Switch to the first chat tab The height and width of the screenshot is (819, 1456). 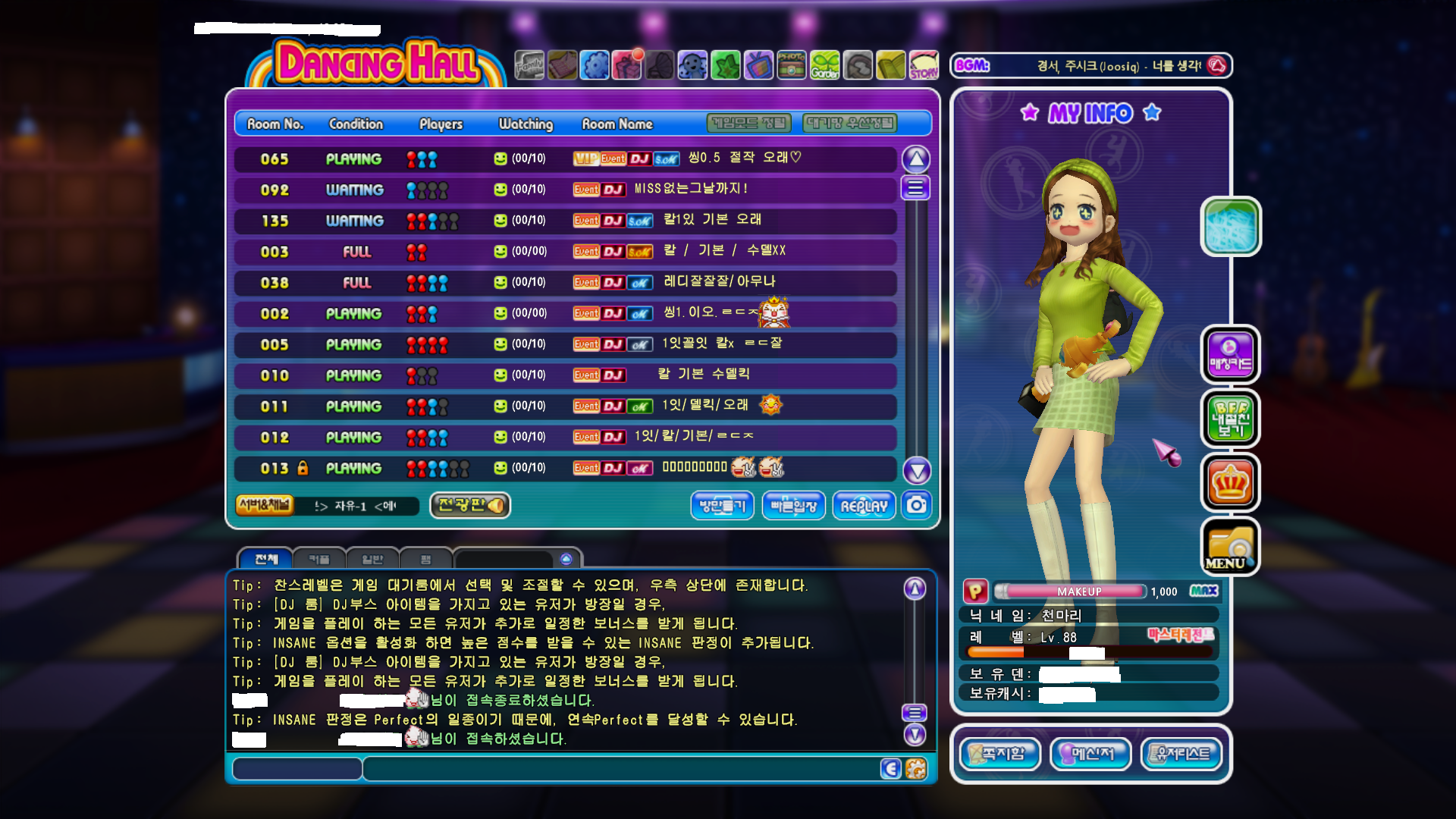click(x=266, y=559)
